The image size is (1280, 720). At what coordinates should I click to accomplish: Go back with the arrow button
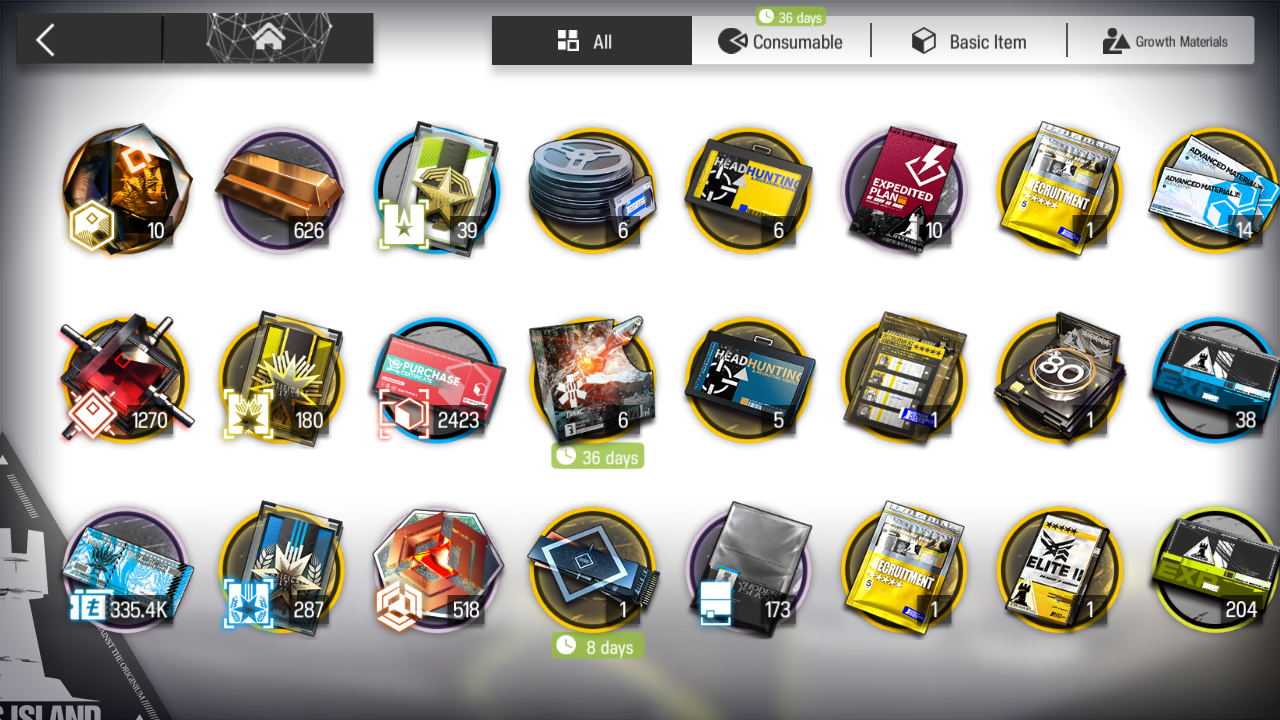46,40
